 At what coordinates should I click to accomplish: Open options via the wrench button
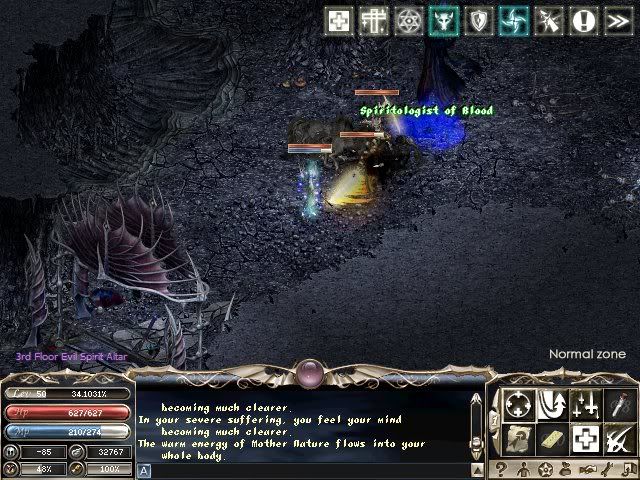coord(607,469)
